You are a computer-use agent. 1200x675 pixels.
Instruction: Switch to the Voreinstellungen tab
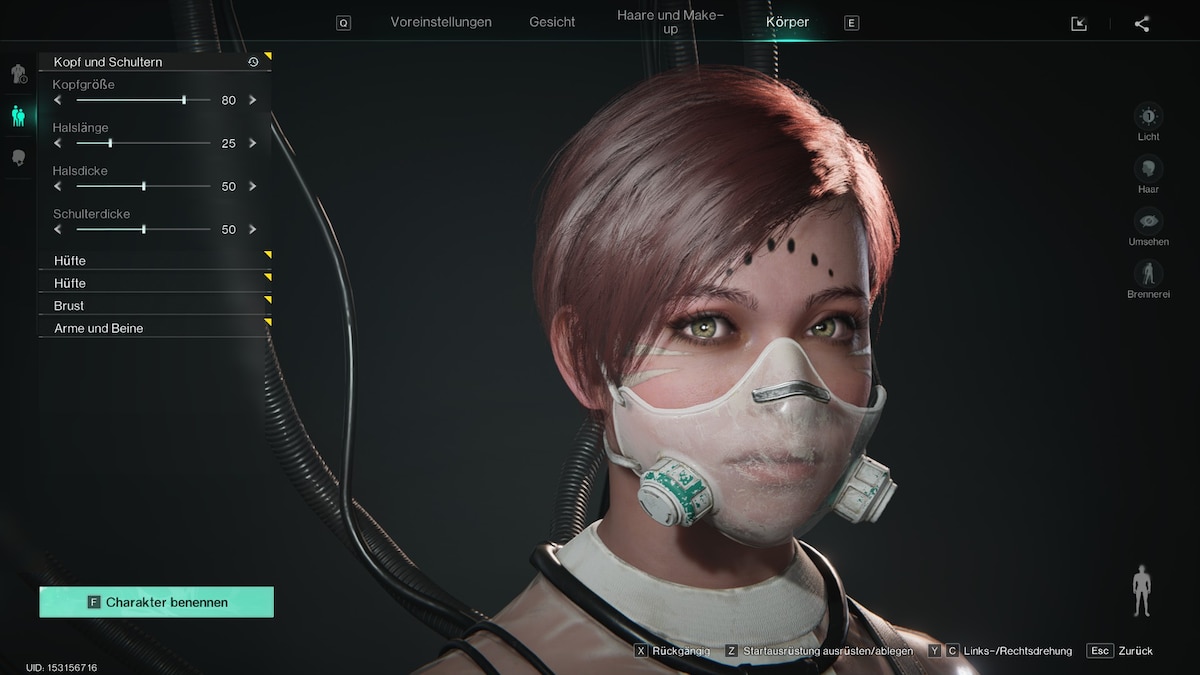pyautogui.click(x=440, y=22)
